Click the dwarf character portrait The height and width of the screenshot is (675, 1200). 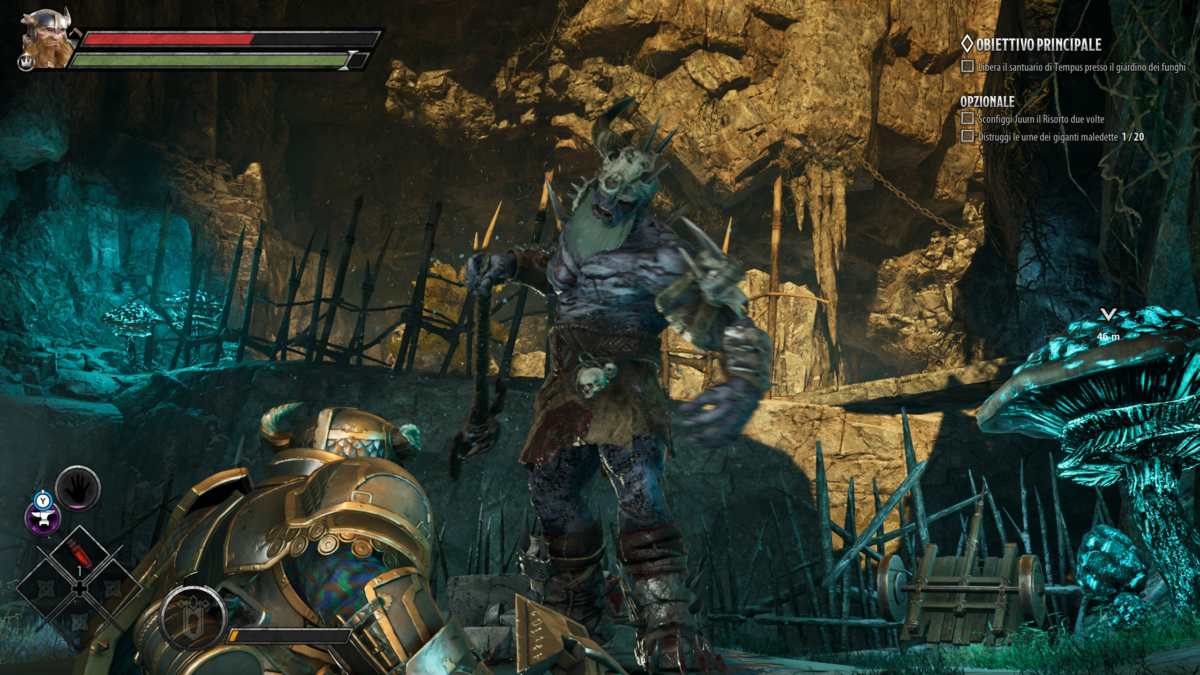(x=47, y=40)
